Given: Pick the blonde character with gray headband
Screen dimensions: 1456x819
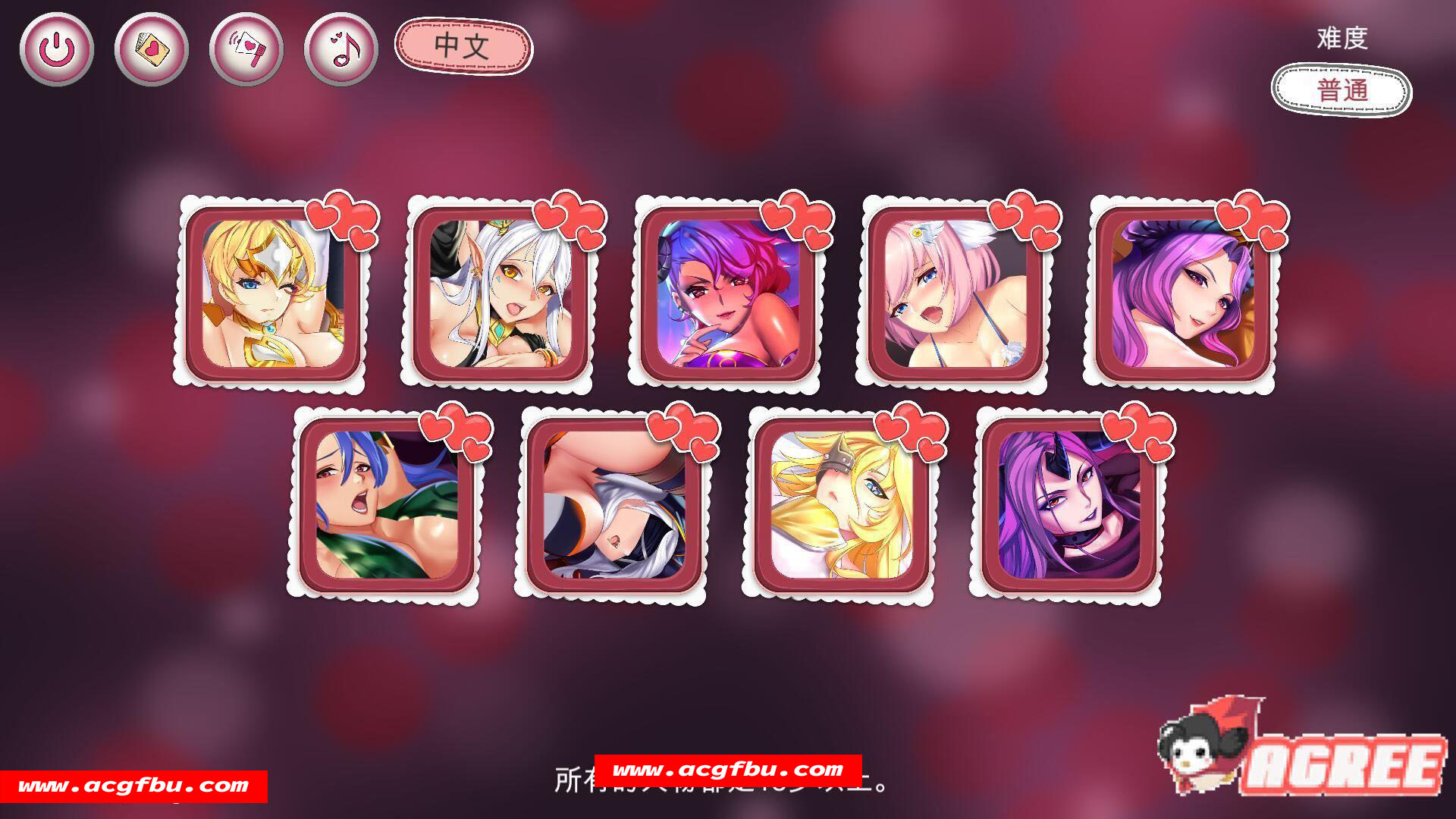Looking at the screenshot, I should click(841, 505).
